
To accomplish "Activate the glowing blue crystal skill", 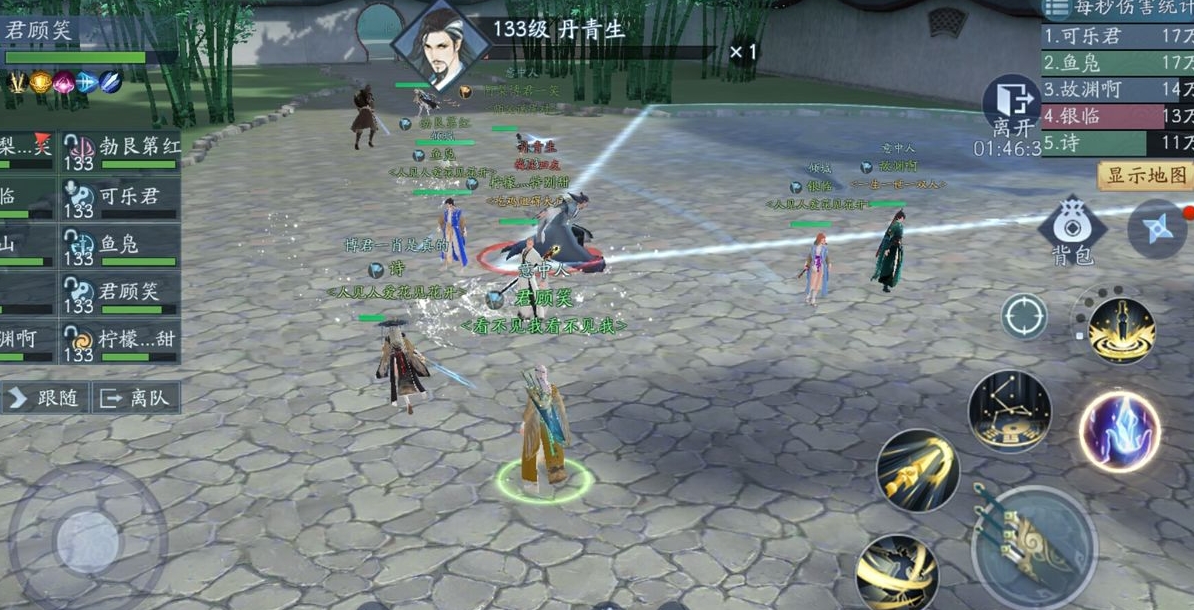I will pyautogui.click(x=1119, y=431).
